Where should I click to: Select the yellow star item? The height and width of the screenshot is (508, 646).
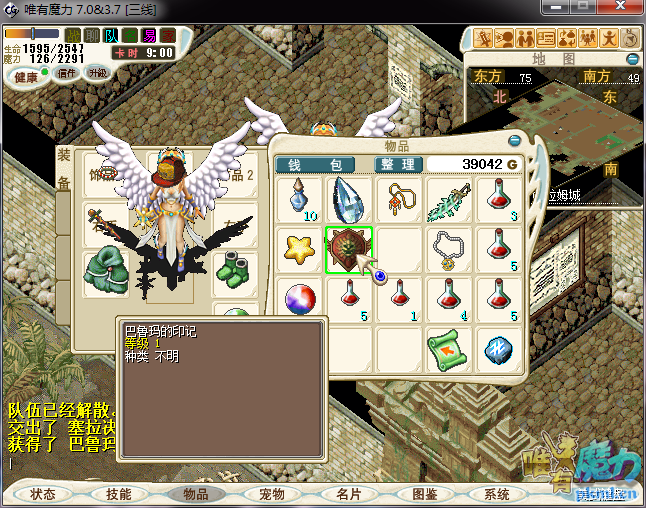pos(299,249)
